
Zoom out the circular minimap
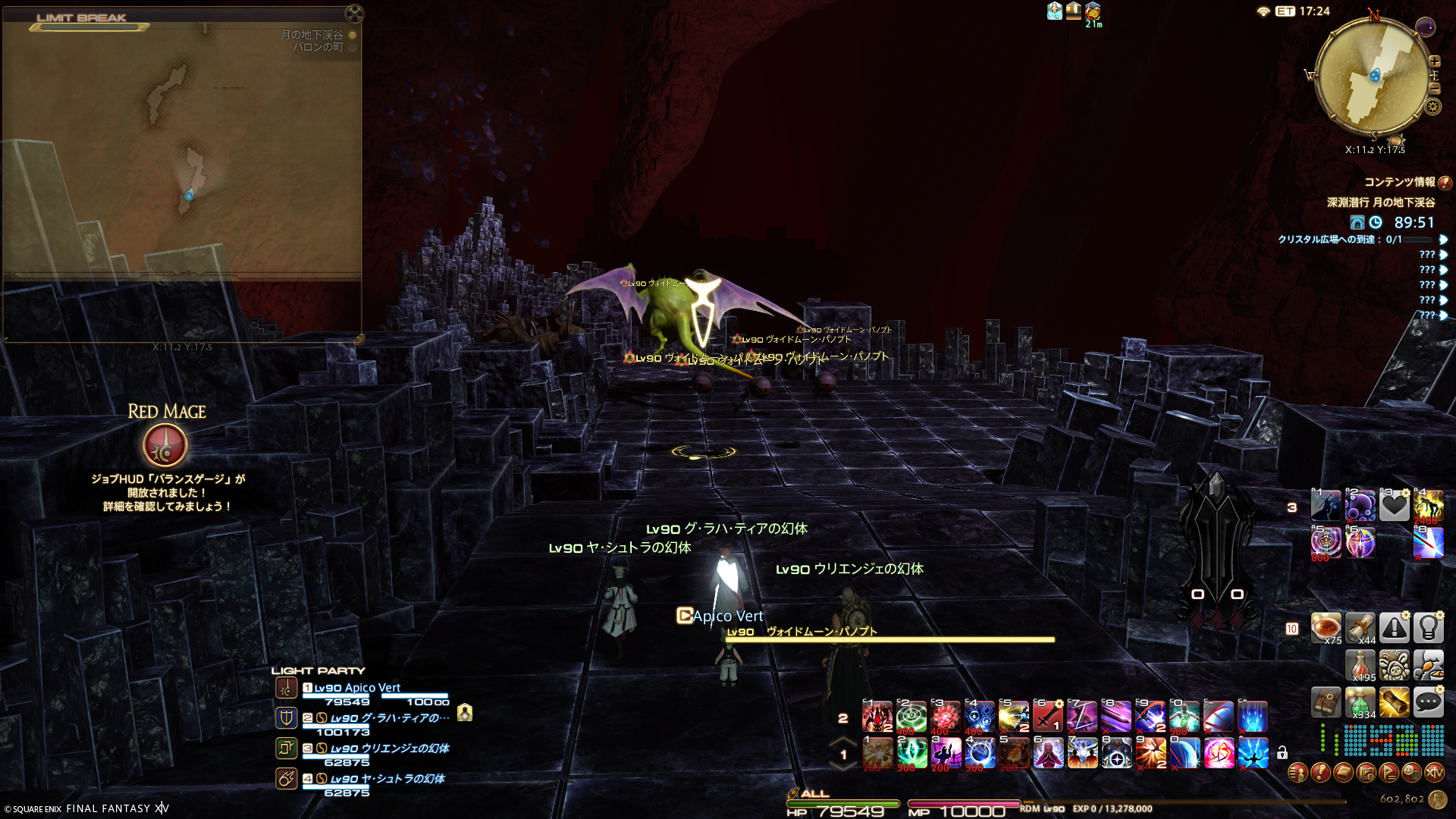pos(1434,89)
